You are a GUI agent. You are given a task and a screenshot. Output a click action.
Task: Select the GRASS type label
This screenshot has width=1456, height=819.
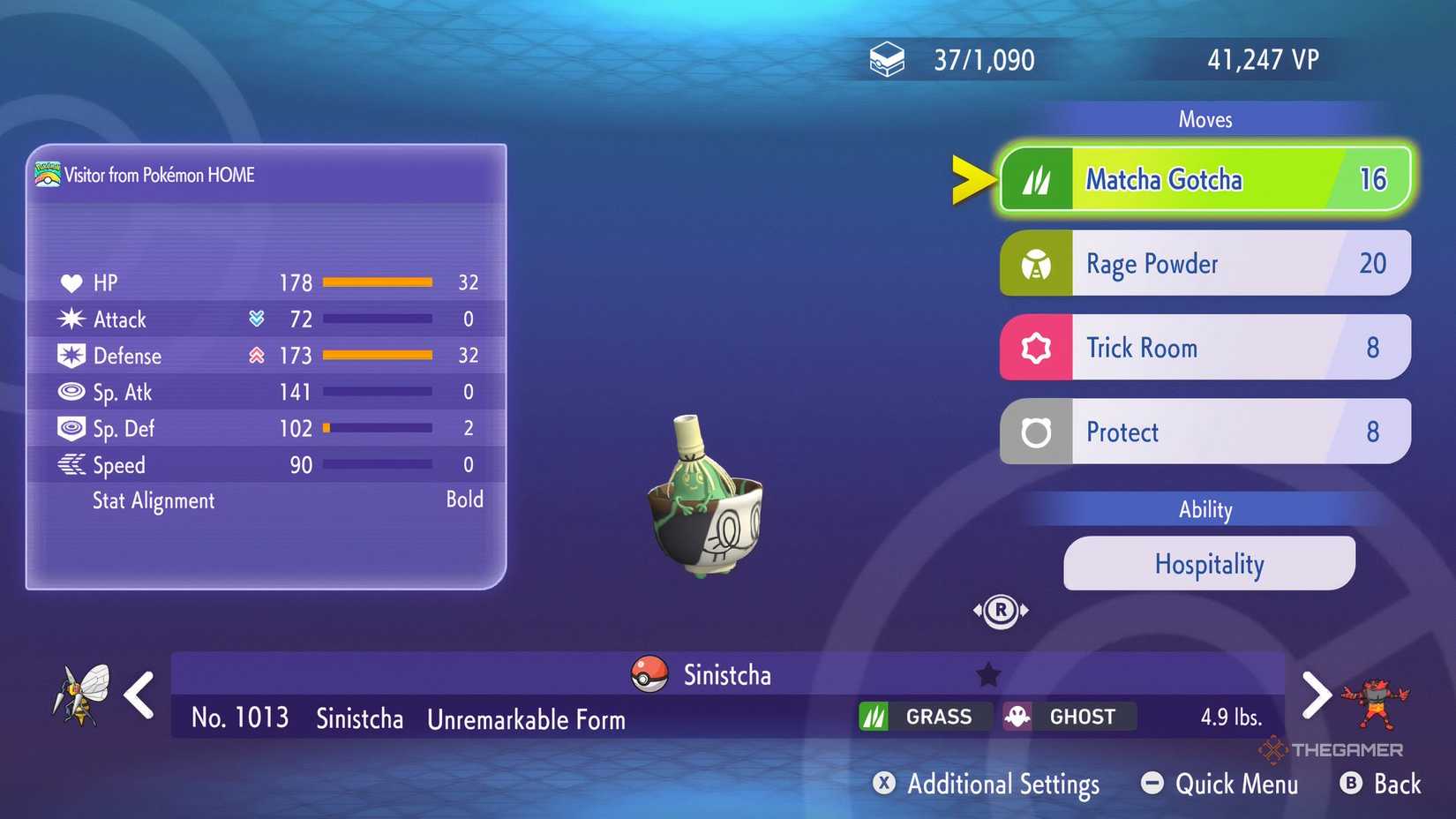(923, 717)
